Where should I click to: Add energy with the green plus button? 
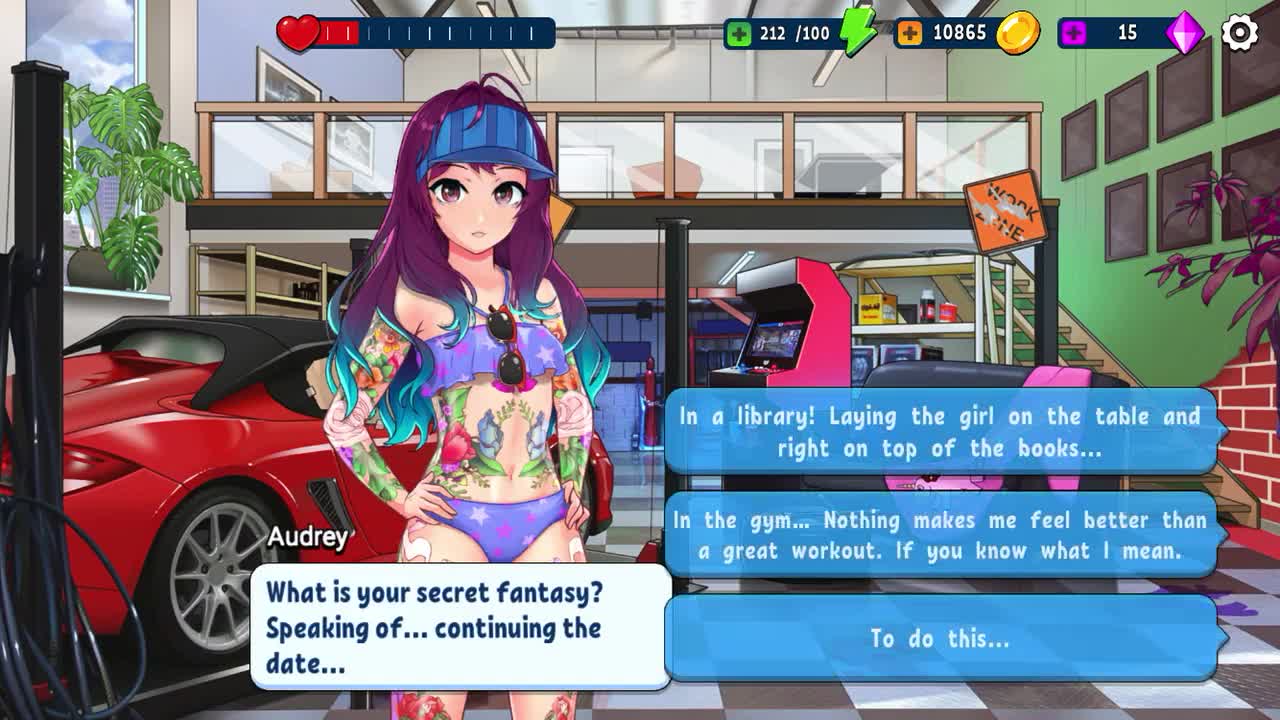(x=740, y=33)
